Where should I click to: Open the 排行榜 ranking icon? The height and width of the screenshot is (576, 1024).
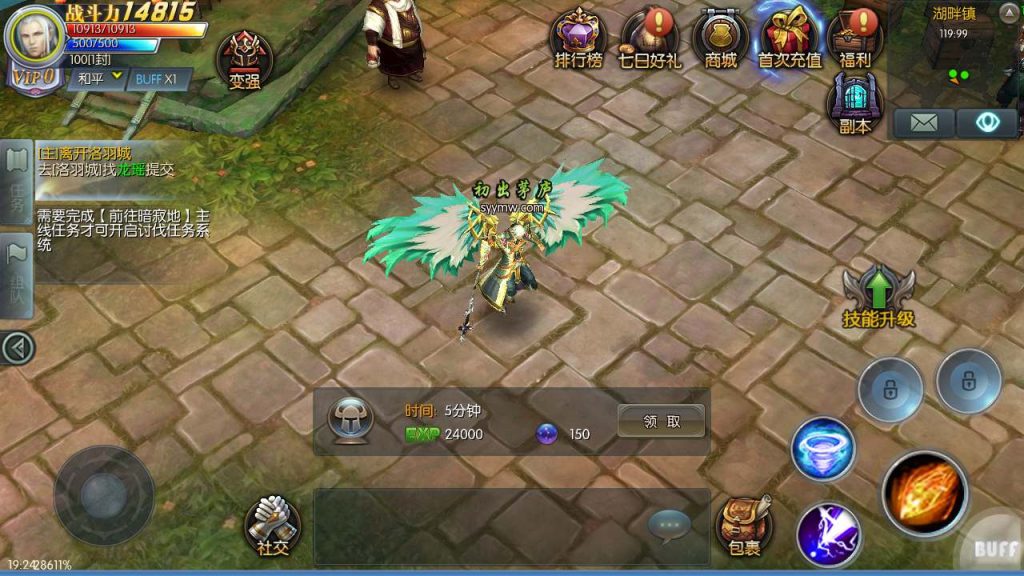[x=579, y=38]
